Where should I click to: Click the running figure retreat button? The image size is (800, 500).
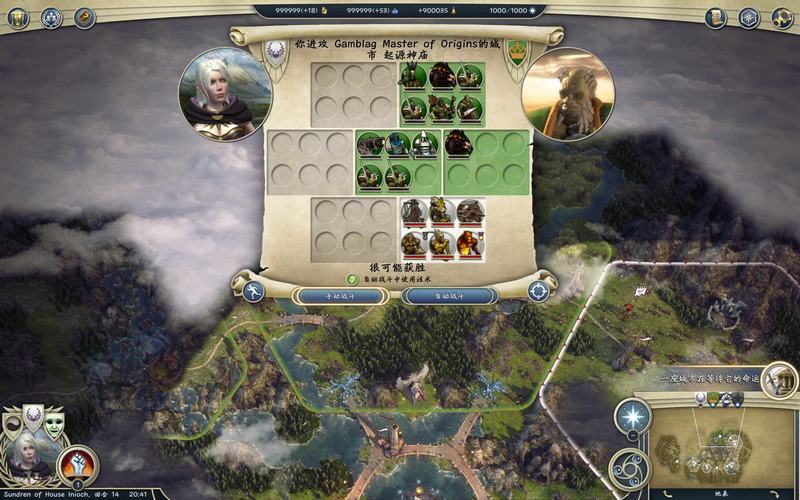pos(253,292)
